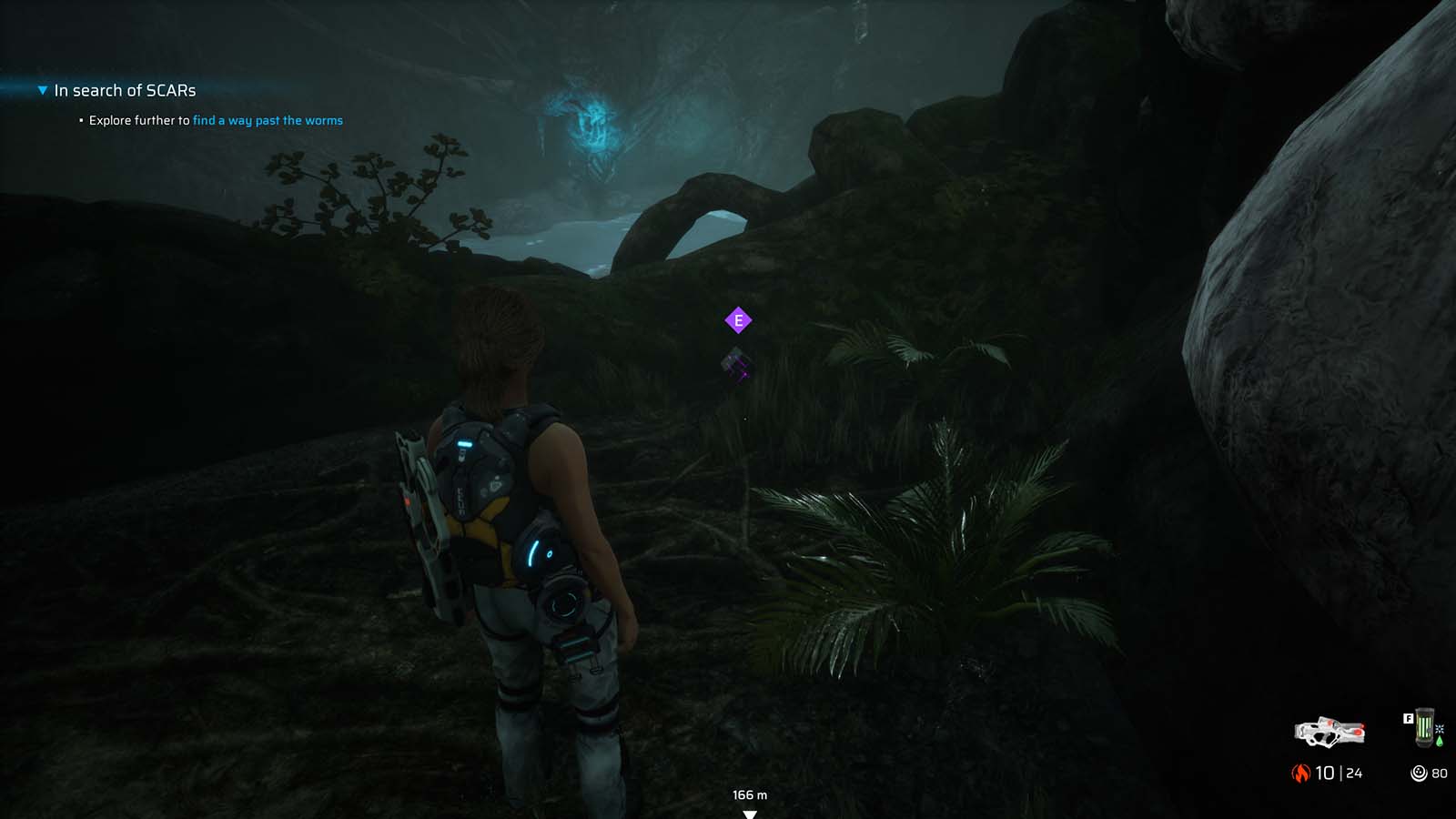Screen dimensions: 1456x819
Task: Click the equipped rifle weapon icon
Action: [1330, 733]
